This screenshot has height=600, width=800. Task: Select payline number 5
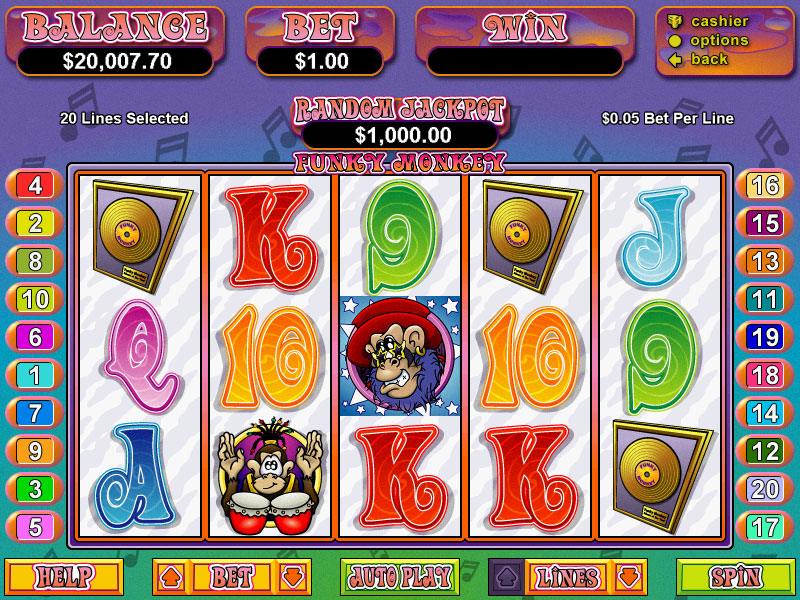point(35,527)
